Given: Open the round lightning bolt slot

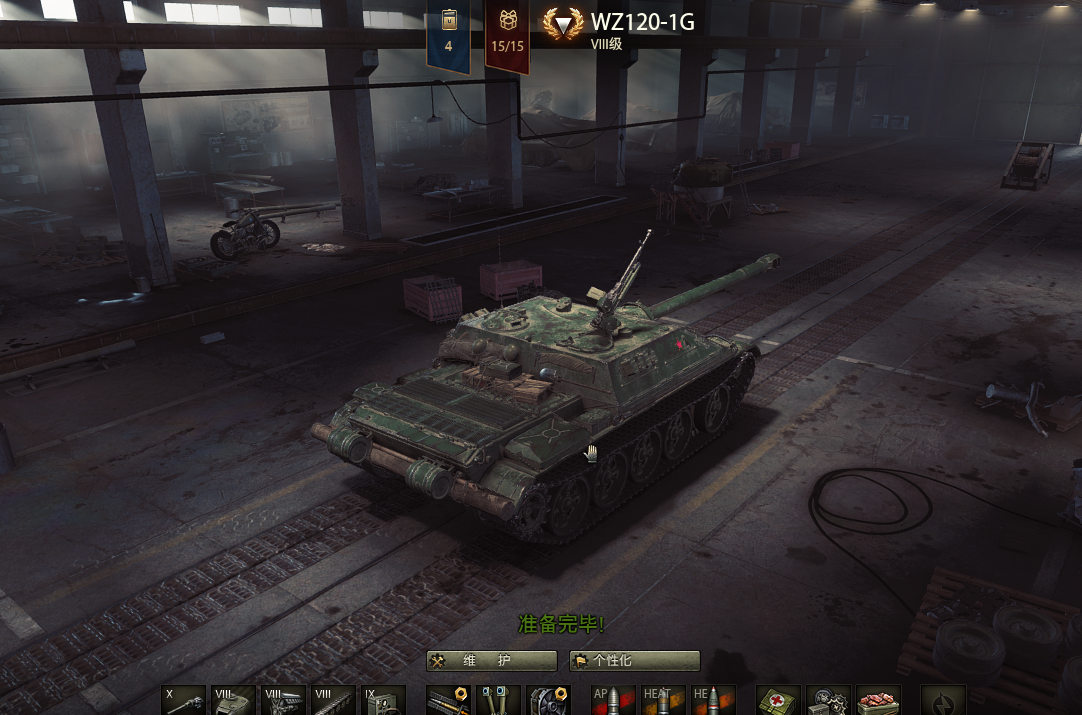Looking at the screenshot, I should pyautogui.click(x=943, y=700).
